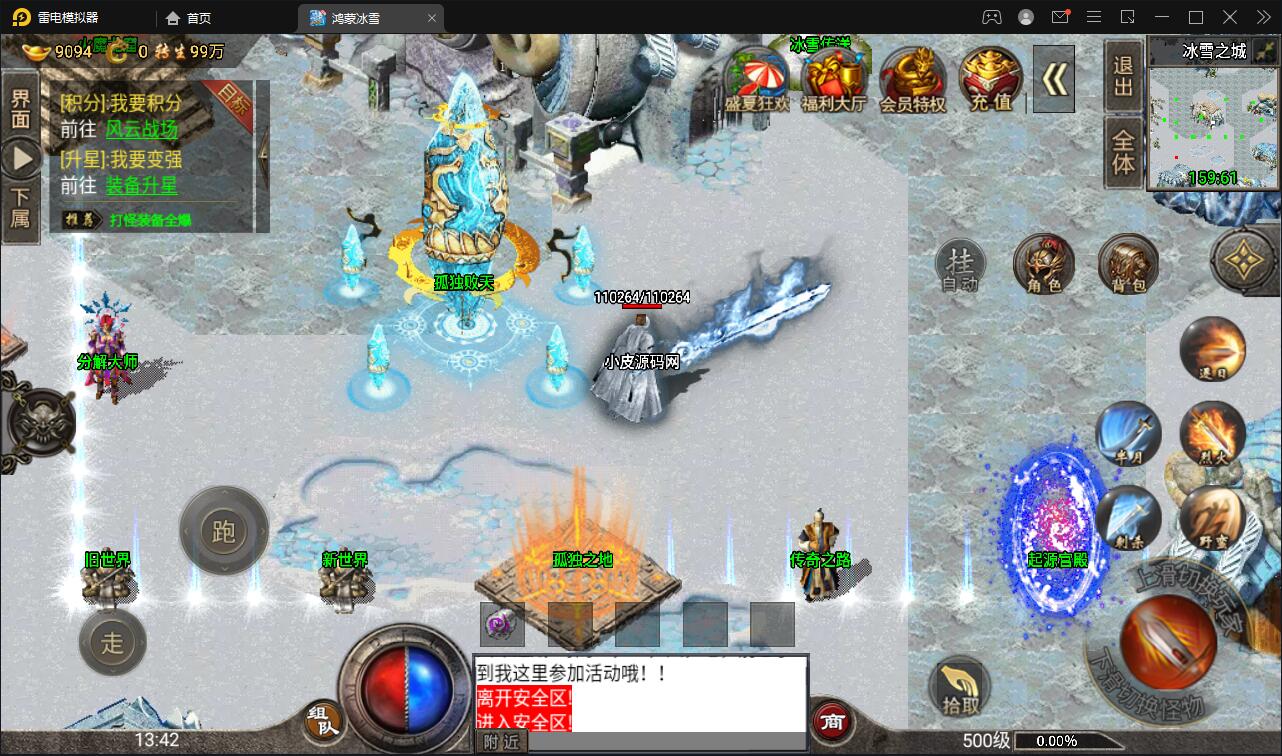Image resolution: width=1282 pixels, height=756 pixels.
Task: Enable 跑 run movement mode
Action: [223, 530]
